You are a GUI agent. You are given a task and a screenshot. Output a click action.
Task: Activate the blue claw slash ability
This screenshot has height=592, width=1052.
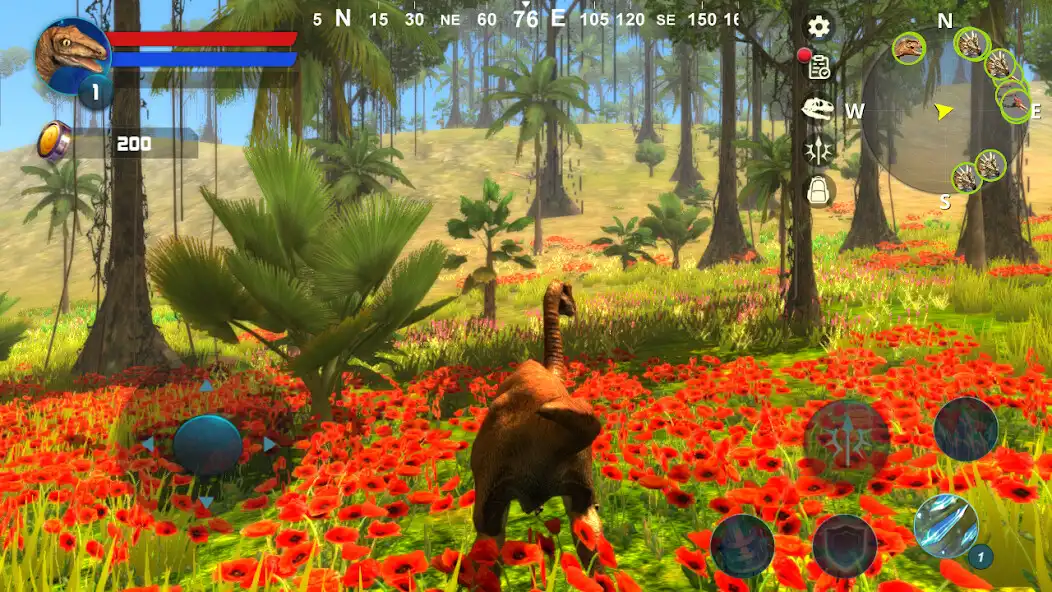[x=945, y=526]
